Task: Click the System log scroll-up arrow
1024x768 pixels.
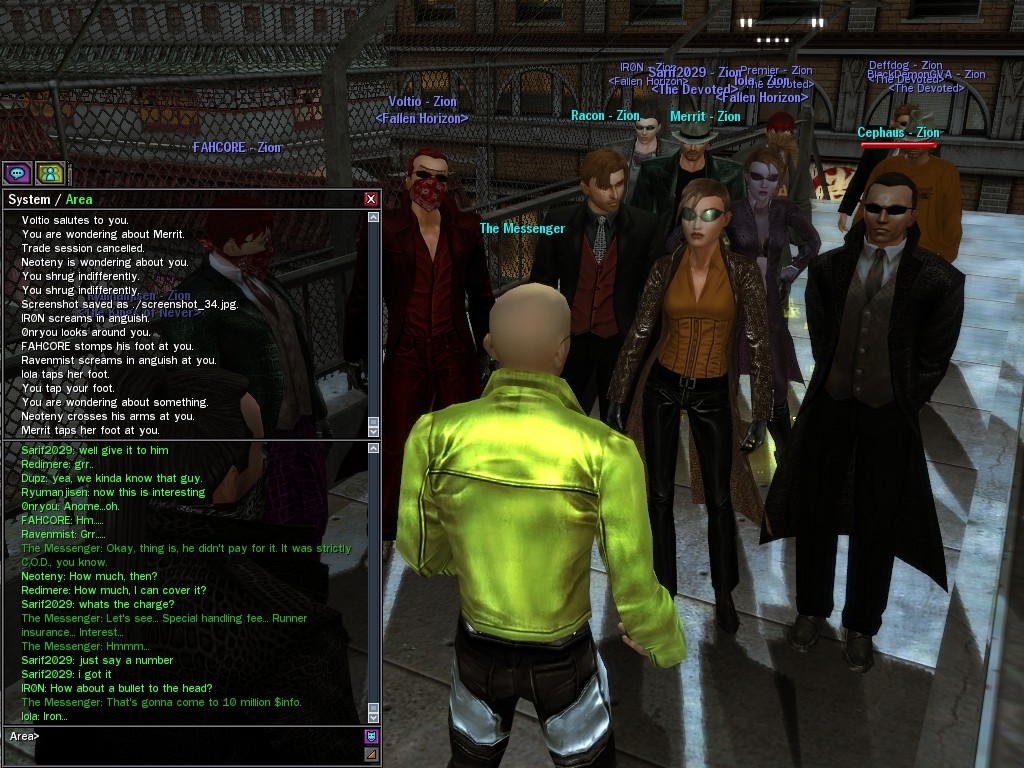Action: [374, 217]
